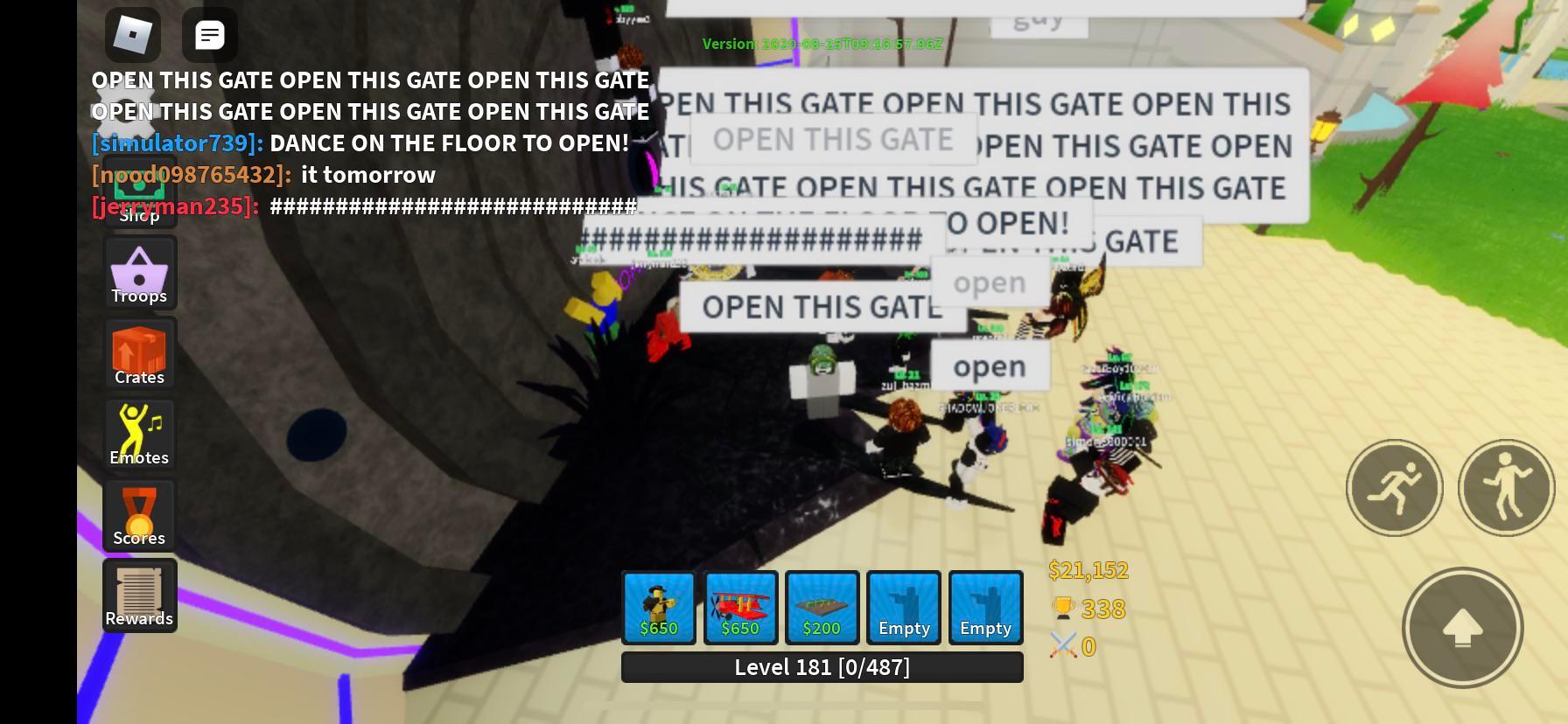This screenshot has height=724, width=1568.
Task: Click the $21,152 cash counter
Action: [x=1088, y=569]
